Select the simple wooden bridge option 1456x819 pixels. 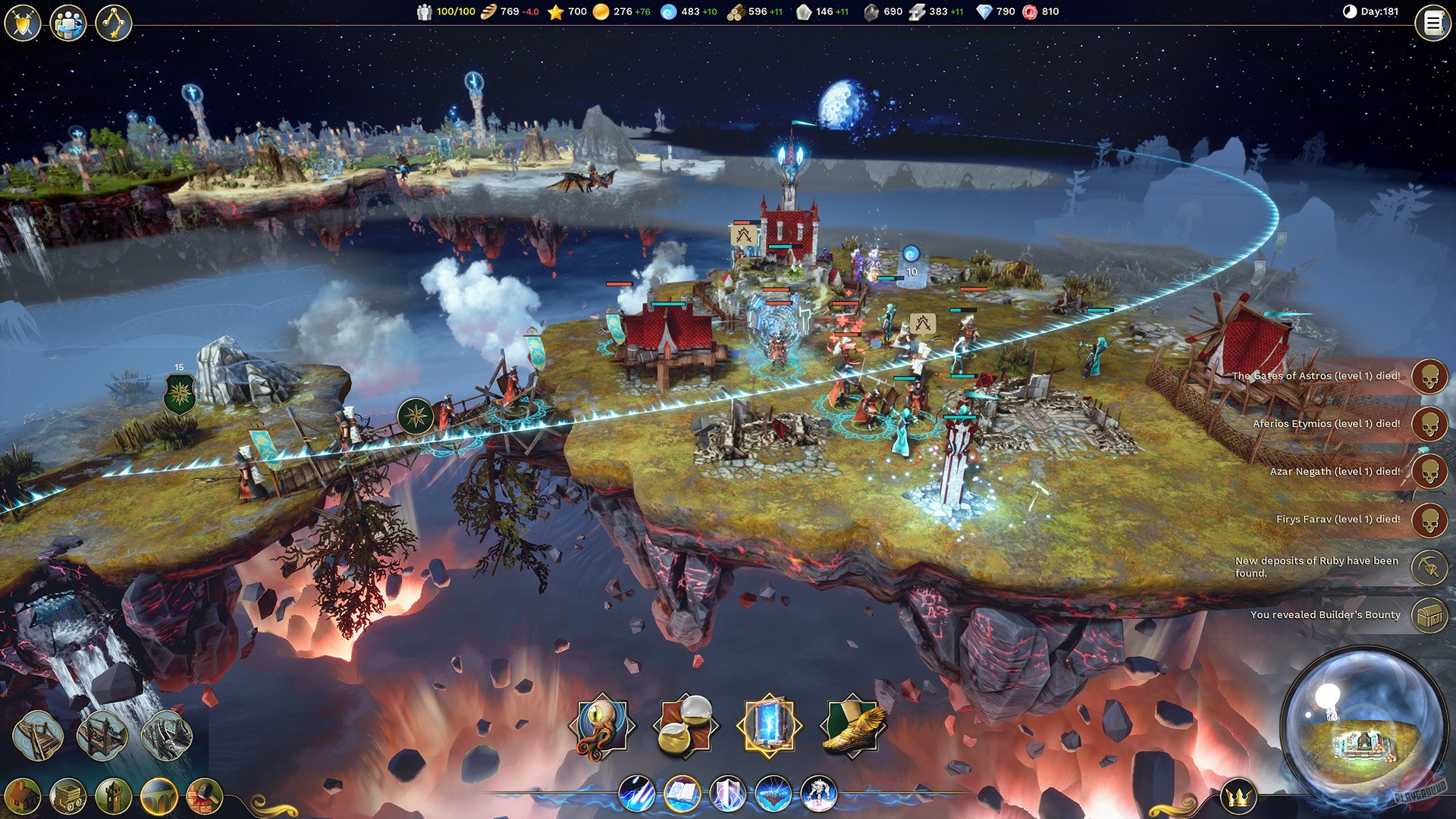point(38,735)
